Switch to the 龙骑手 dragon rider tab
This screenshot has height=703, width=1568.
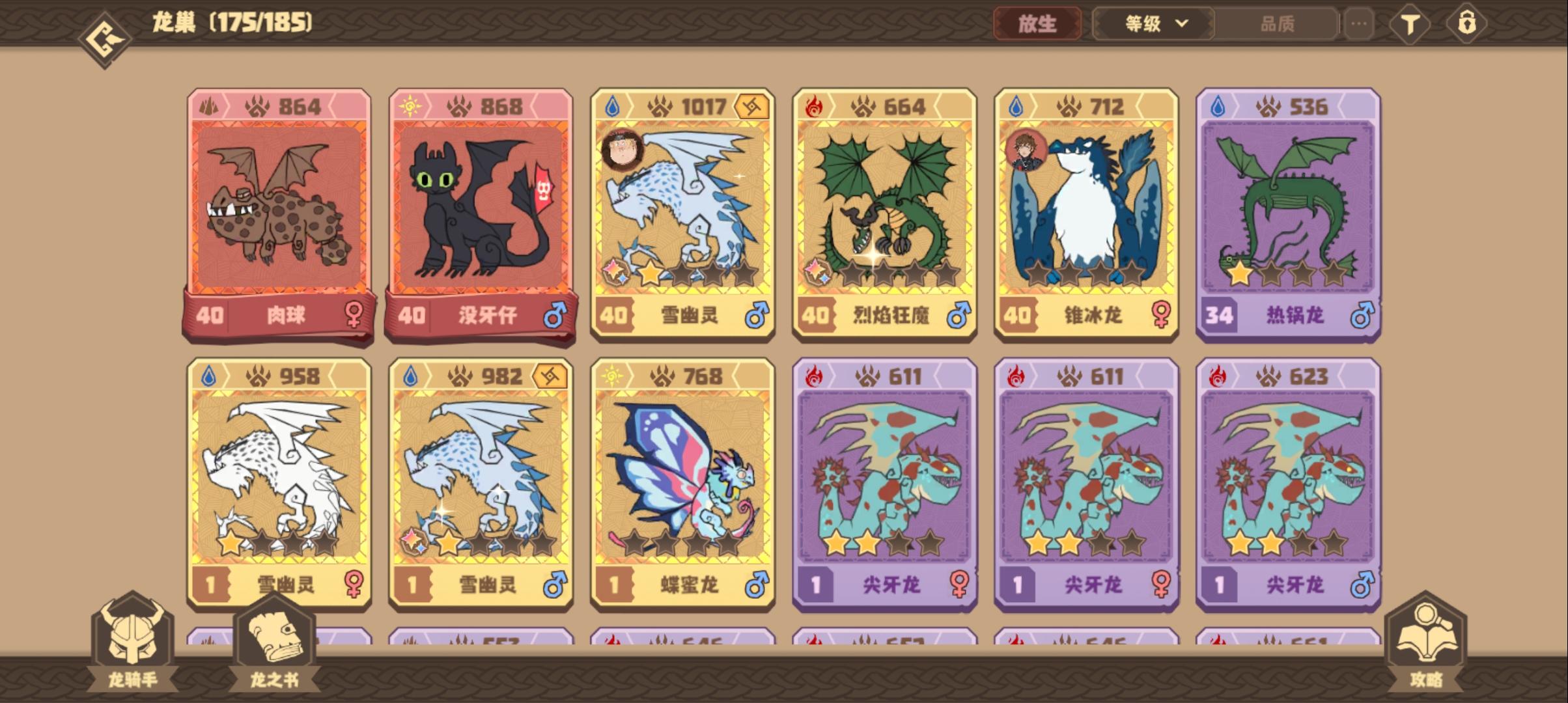[133, 644]
